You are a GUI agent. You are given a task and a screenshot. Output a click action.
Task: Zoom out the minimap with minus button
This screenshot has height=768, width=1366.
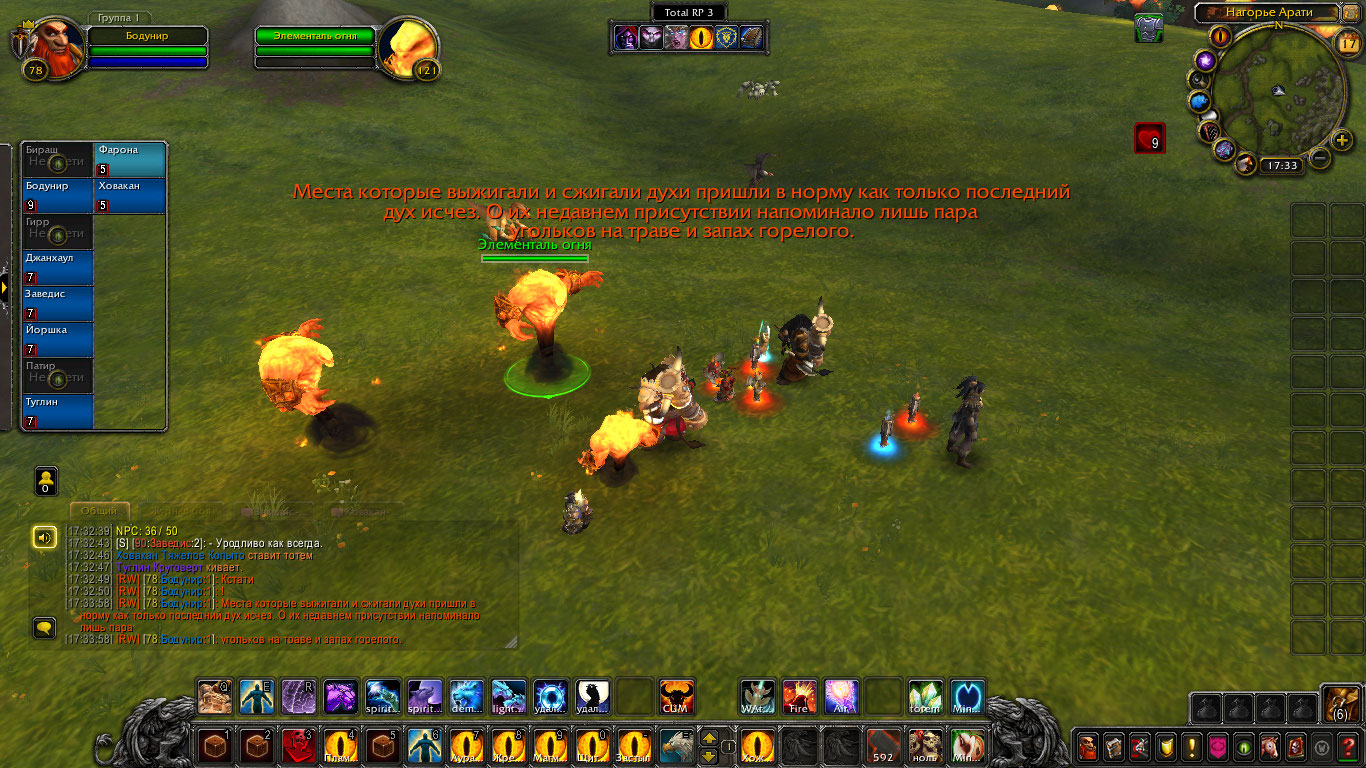1320,158
